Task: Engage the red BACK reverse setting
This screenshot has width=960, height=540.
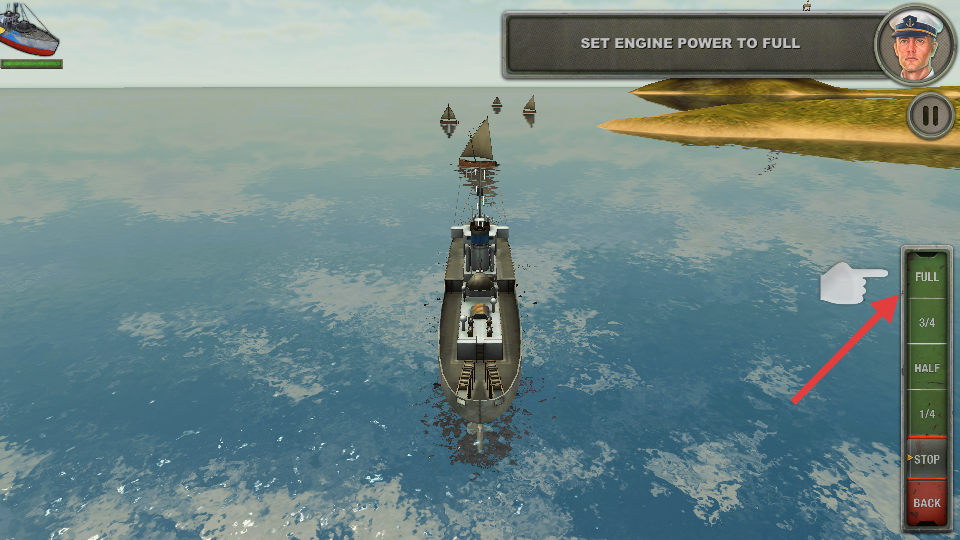Action: click(927, 502)
